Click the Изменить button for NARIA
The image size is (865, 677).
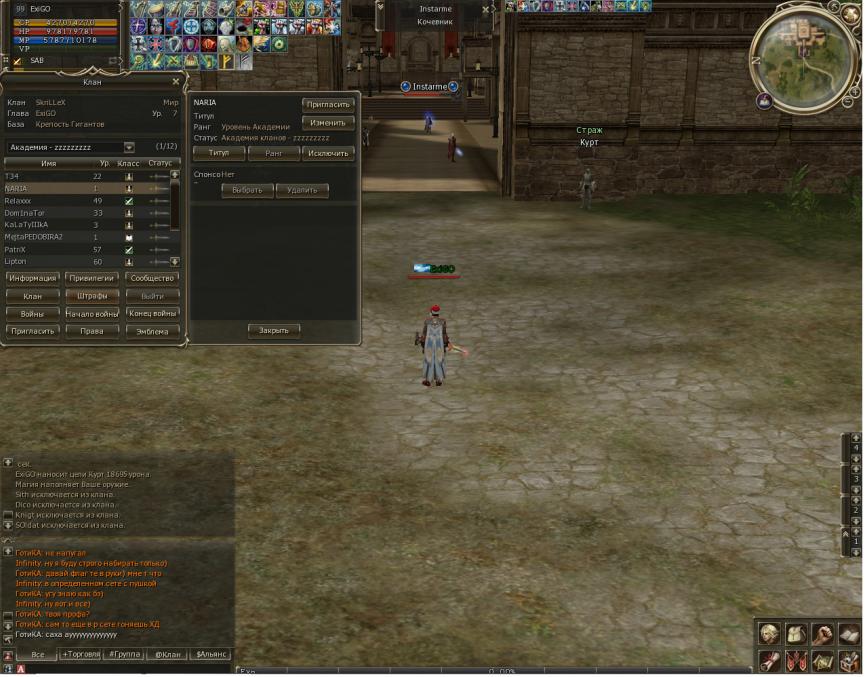[x=328, y=122]
